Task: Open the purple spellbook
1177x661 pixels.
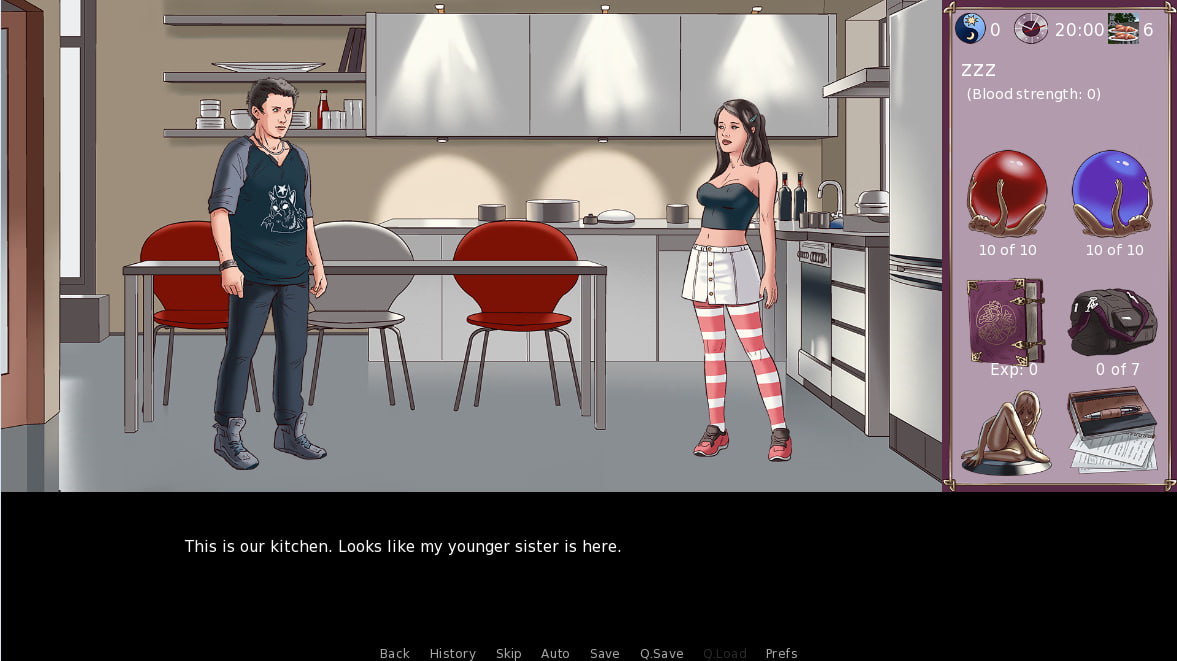Action: 1005,320
